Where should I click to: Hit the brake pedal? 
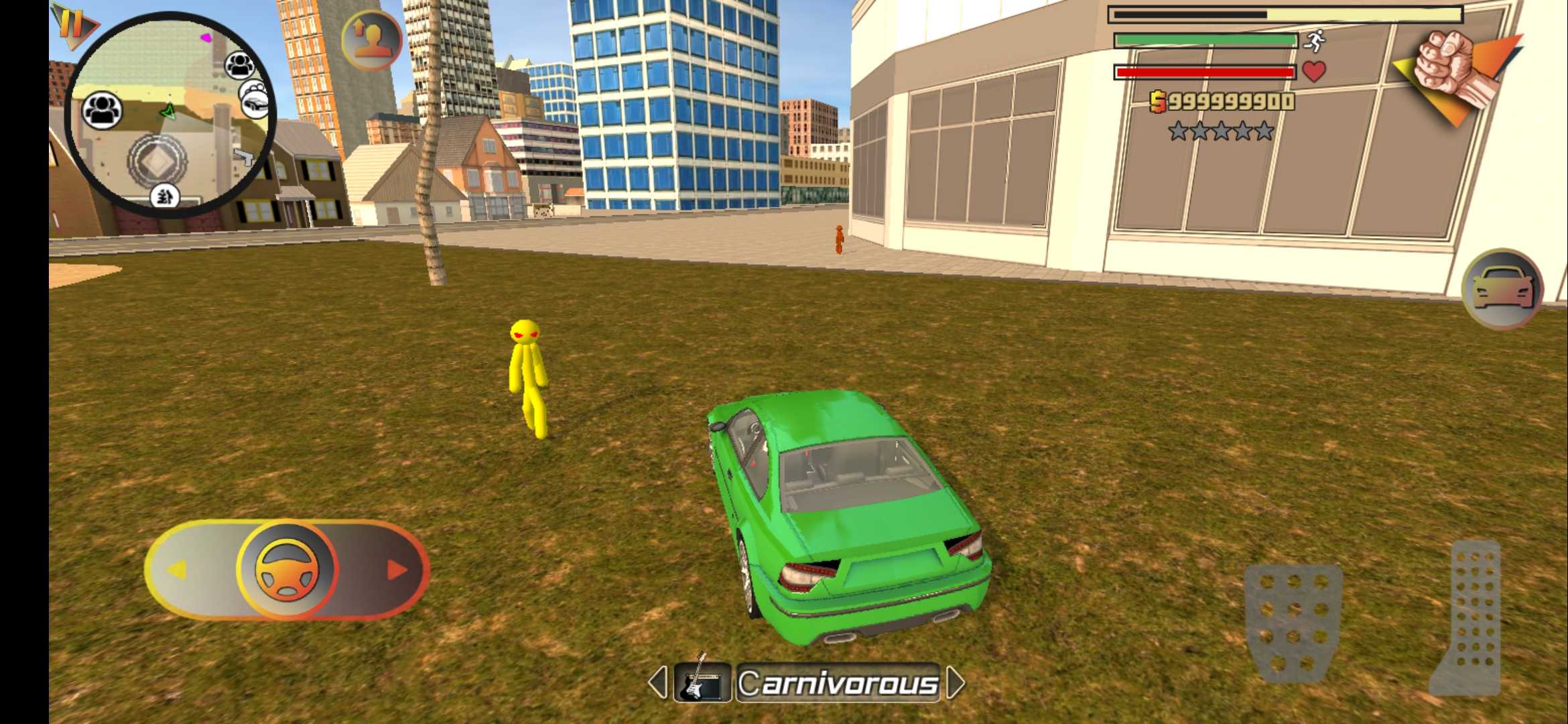(x=1293, y=622)
